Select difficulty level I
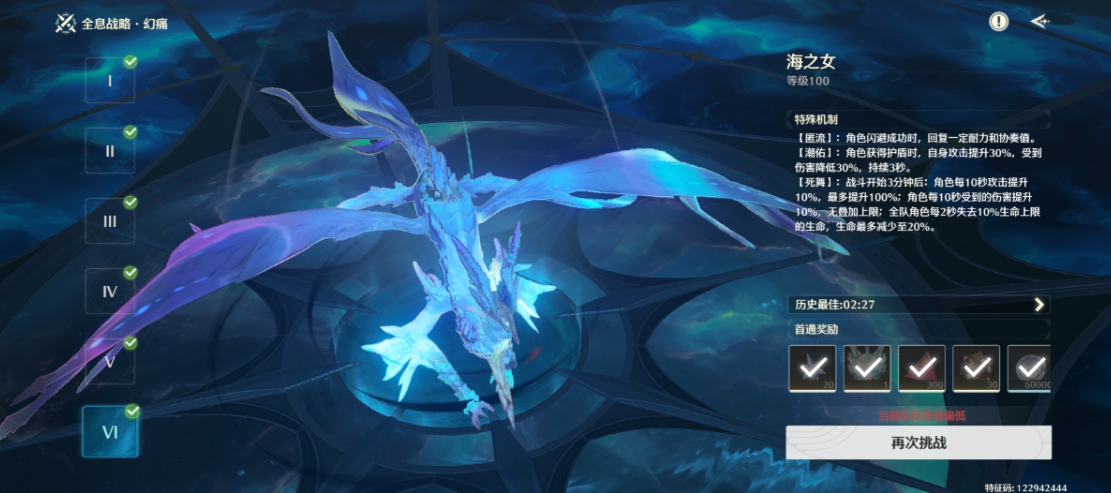This screenshot has height=493, width=1111. tap(110, 81)
